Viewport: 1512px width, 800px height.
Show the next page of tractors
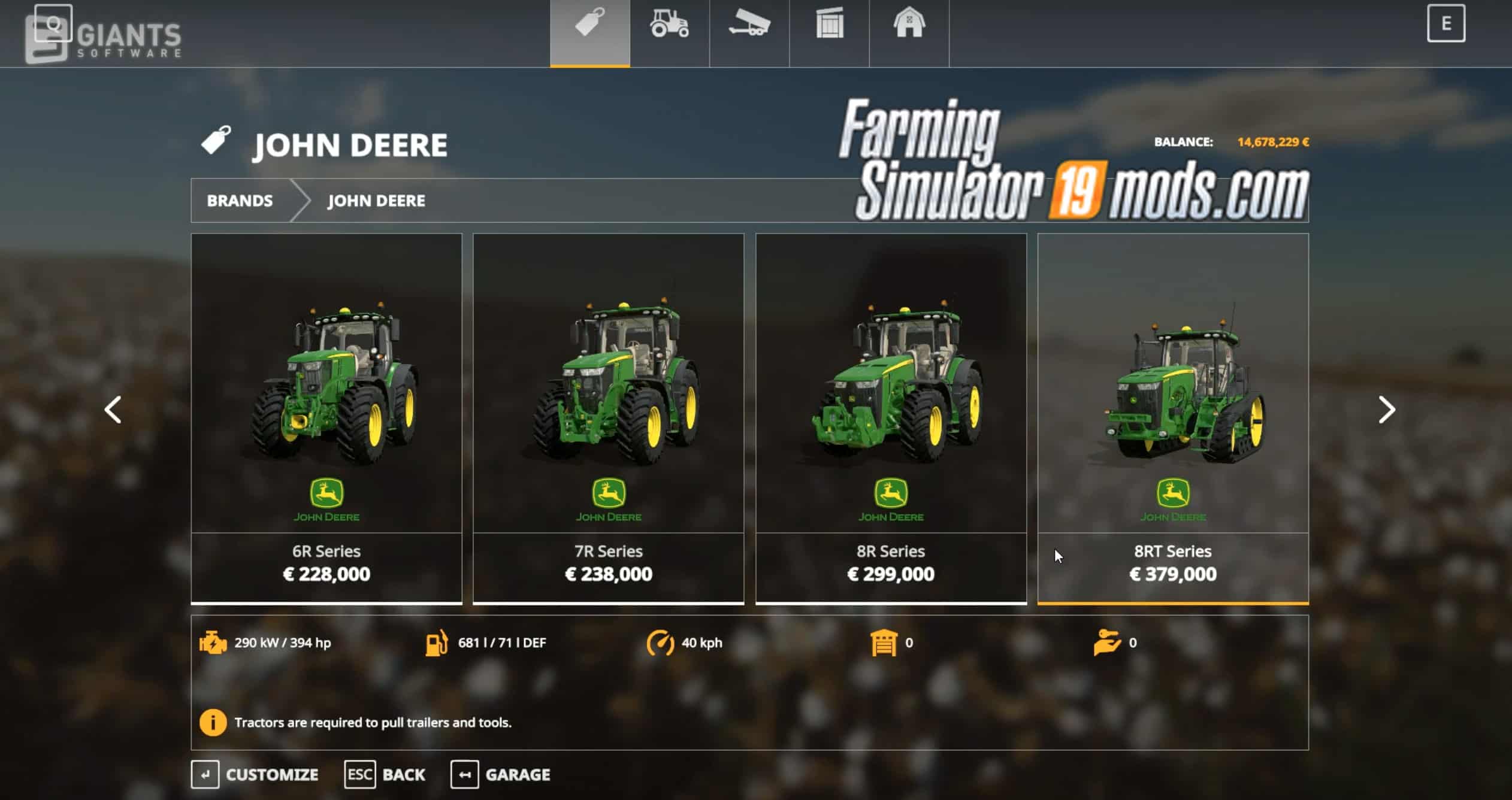(x=1386, y=410)
